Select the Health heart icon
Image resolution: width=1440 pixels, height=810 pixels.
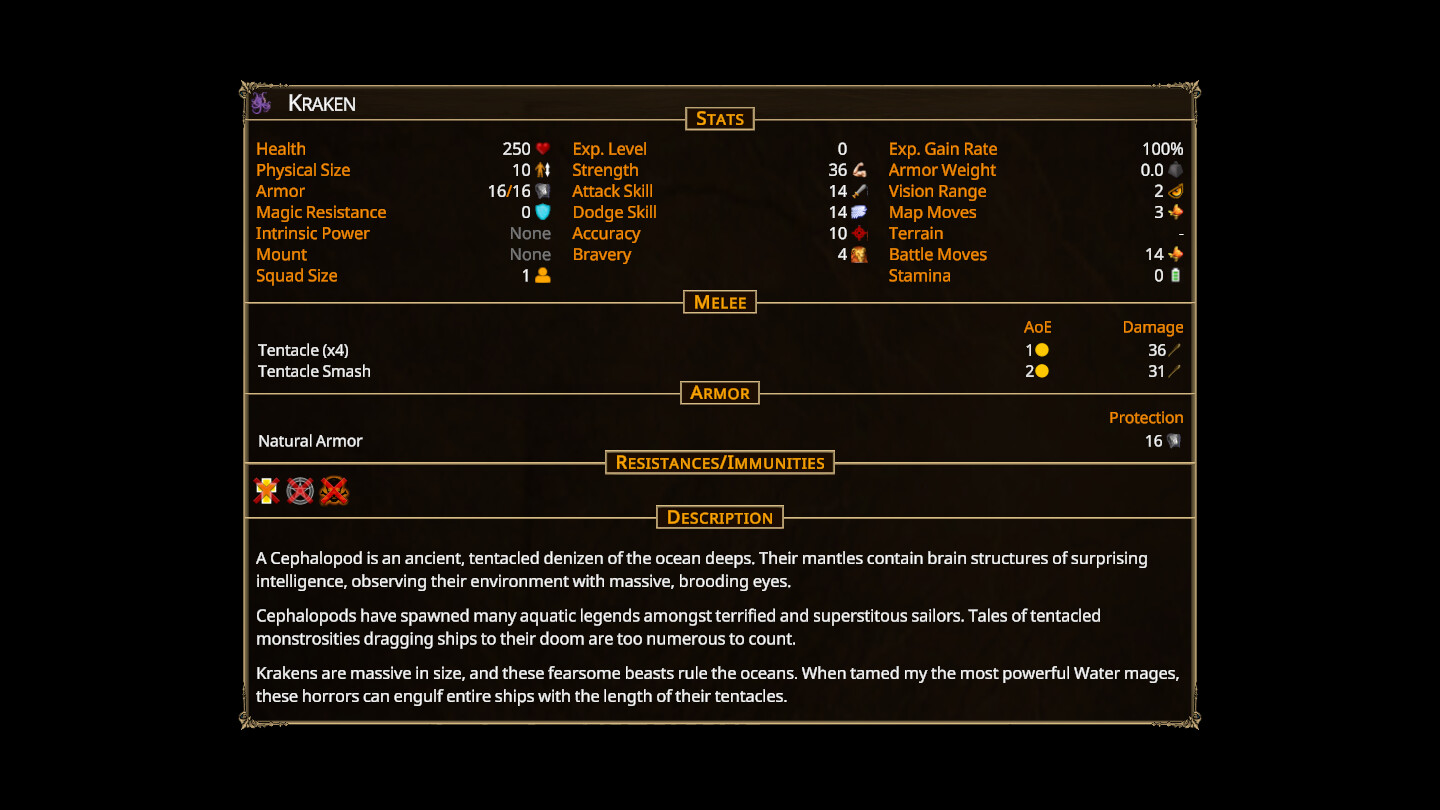[x=542, y=148]
